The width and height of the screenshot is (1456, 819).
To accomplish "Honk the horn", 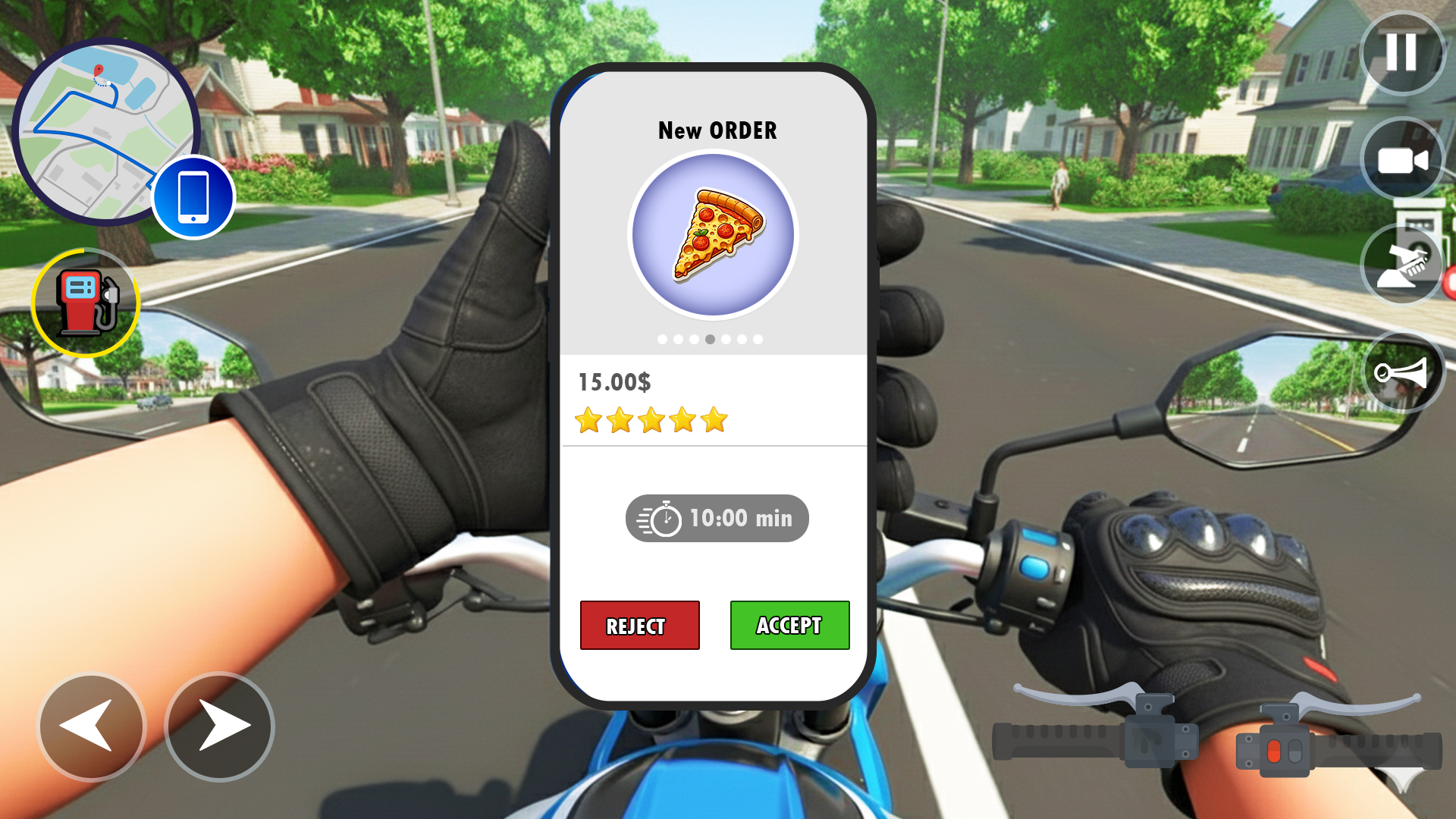I will [x=1401, y=370].
